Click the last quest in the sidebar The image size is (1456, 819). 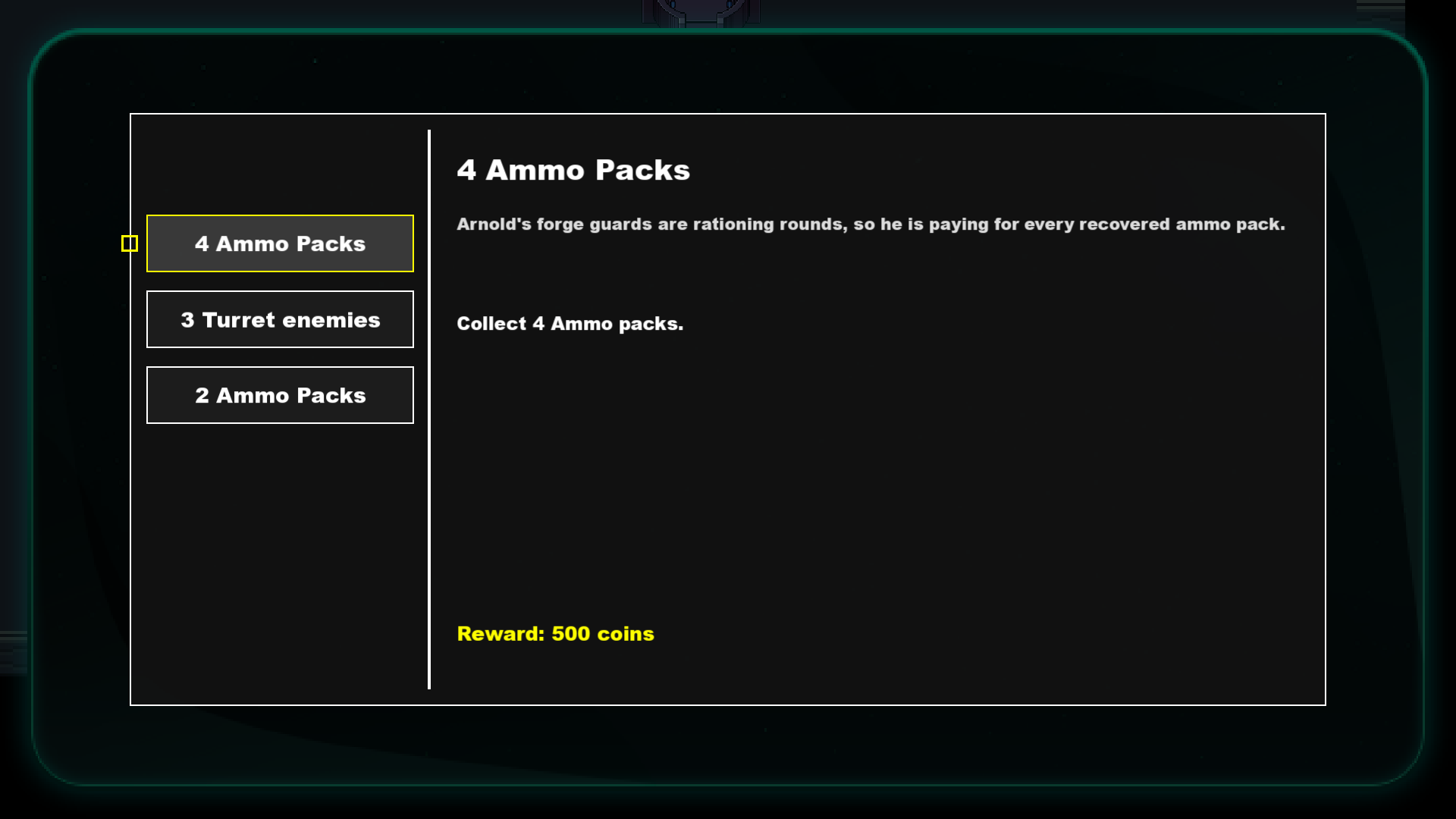(x=280, y=395)
